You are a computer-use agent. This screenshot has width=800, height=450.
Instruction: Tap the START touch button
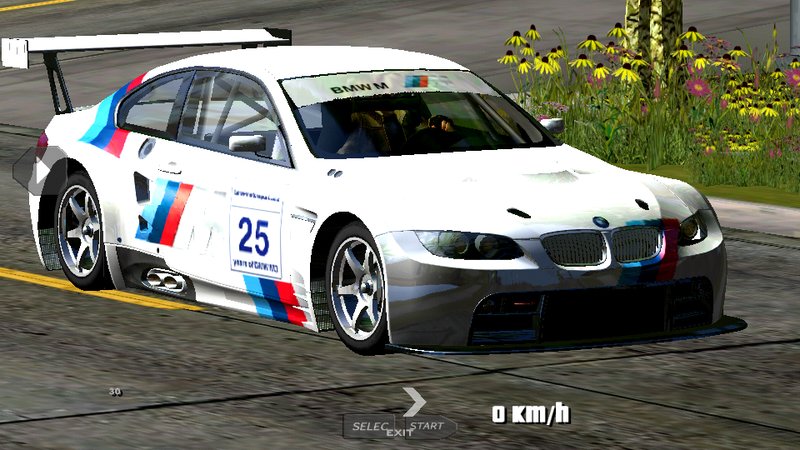pyautogui.click(x=429, y=426)
